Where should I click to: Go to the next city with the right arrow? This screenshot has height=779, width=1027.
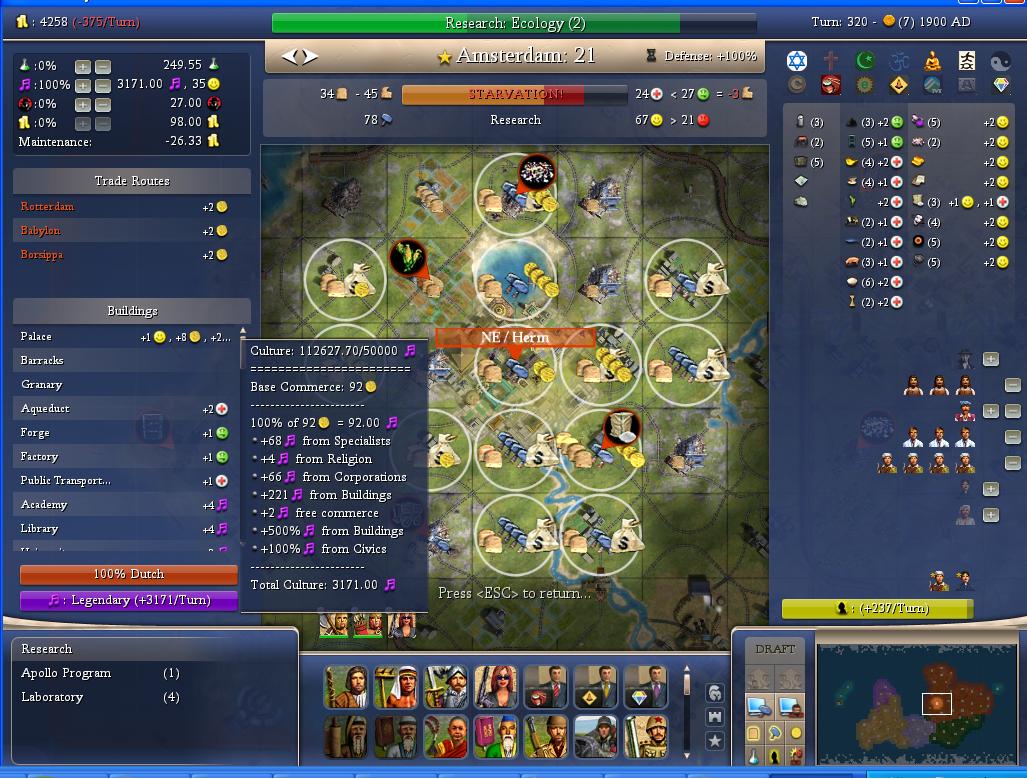click(311, 57)
